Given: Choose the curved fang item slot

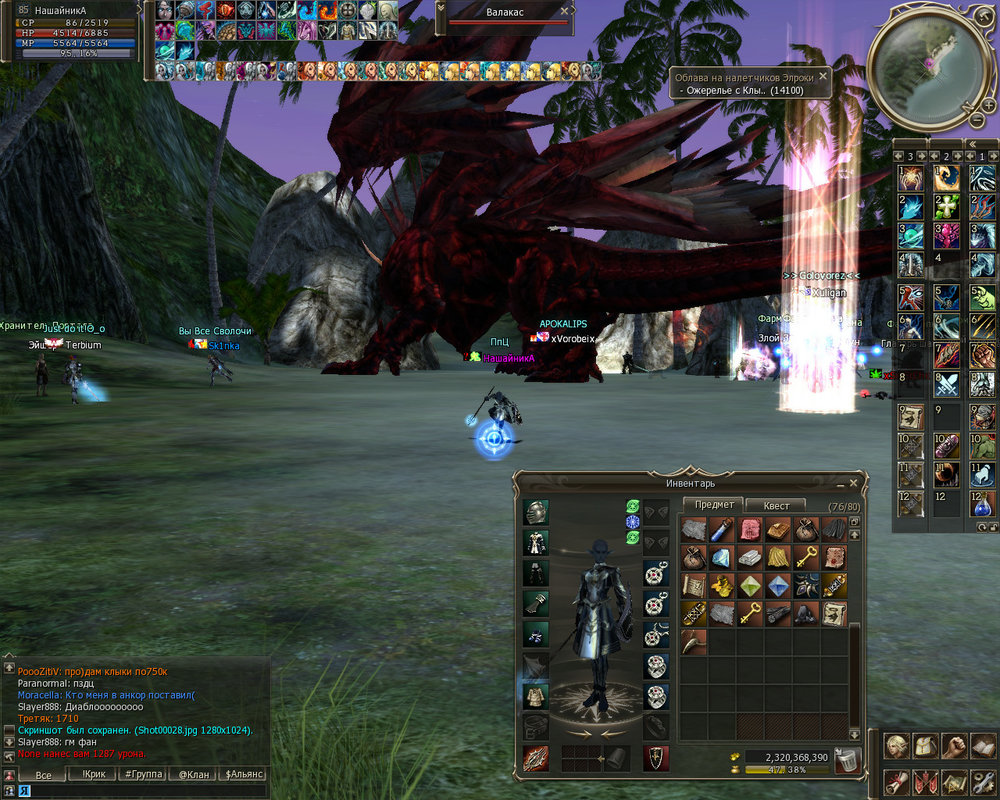Looking at the screenshot, I should click(x=694, y=640).
